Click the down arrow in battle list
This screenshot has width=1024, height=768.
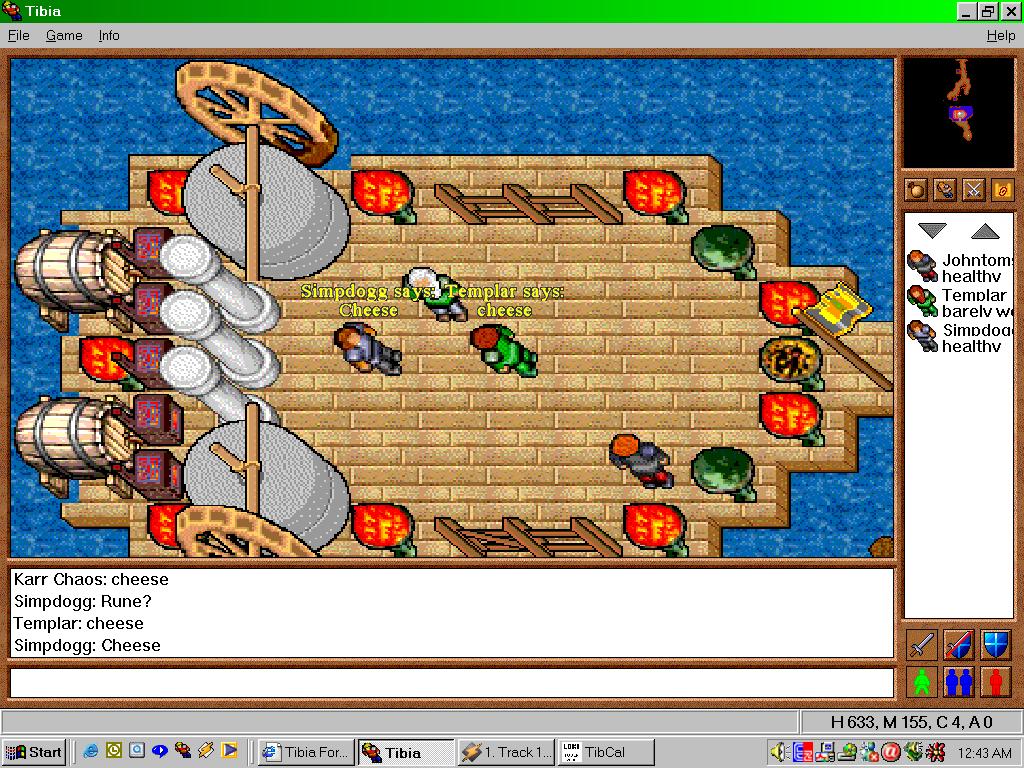[x=932, y=231]
